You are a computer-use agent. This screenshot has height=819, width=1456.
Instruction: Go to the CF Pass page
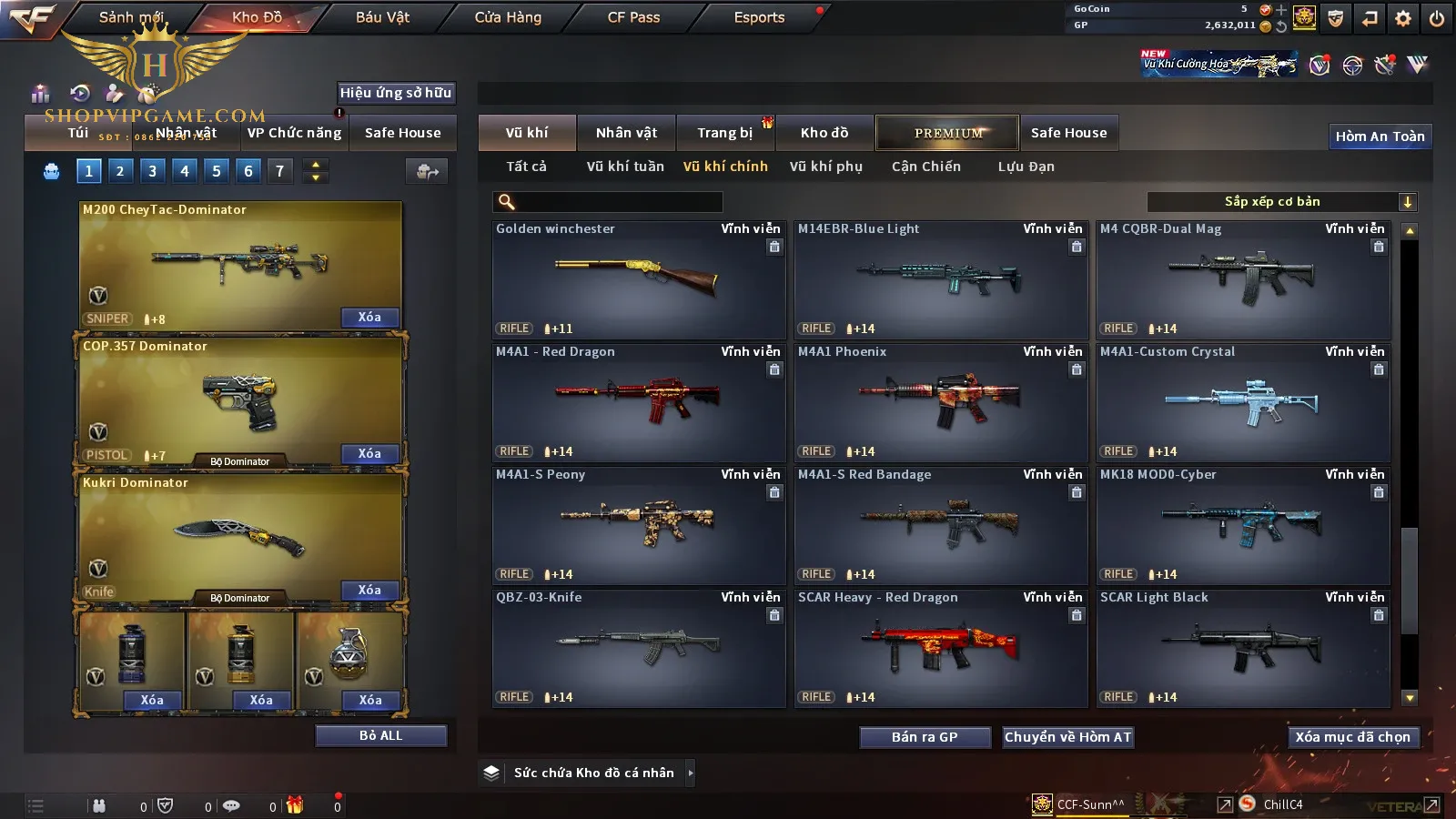click(633, 17)
